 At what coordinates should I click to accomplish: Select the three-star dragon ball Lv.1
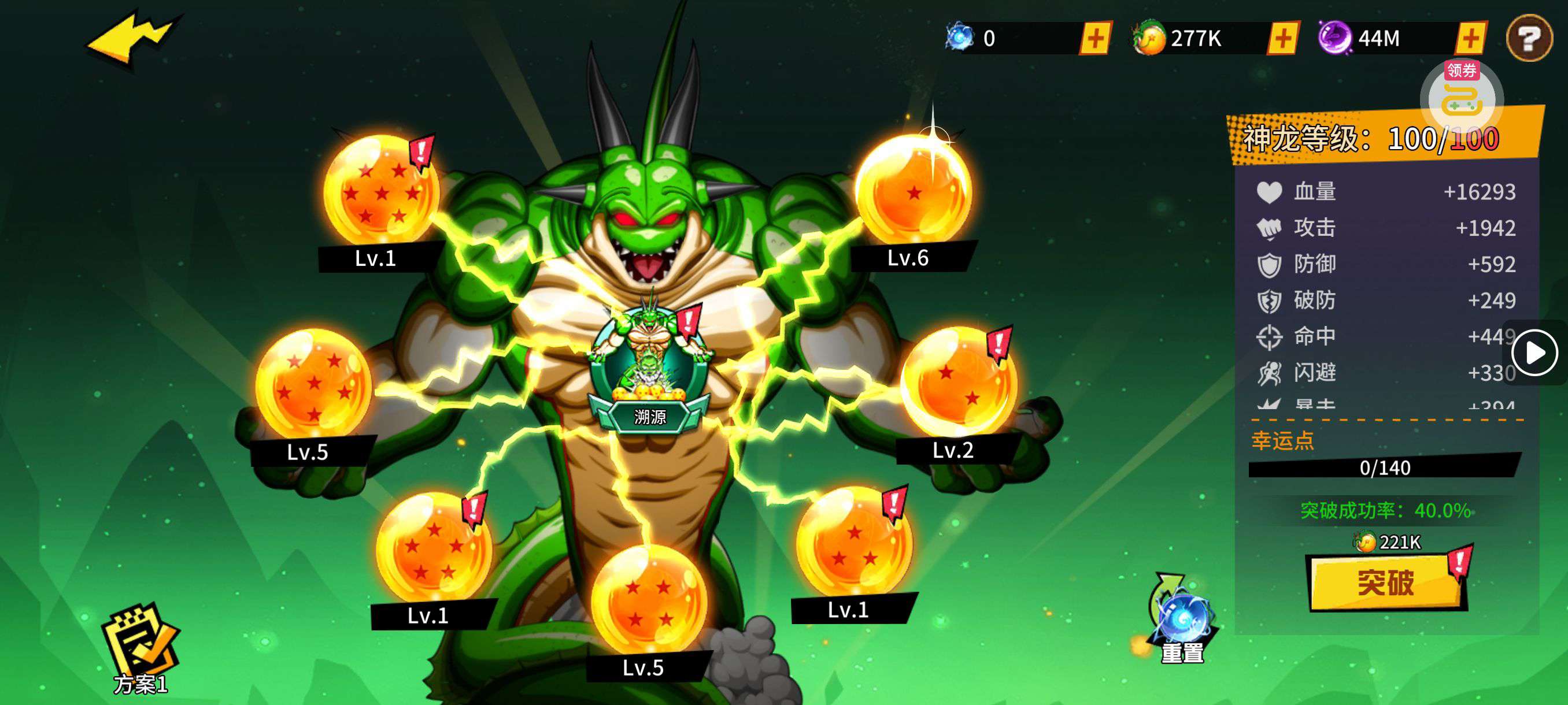(x=853, y=544)
